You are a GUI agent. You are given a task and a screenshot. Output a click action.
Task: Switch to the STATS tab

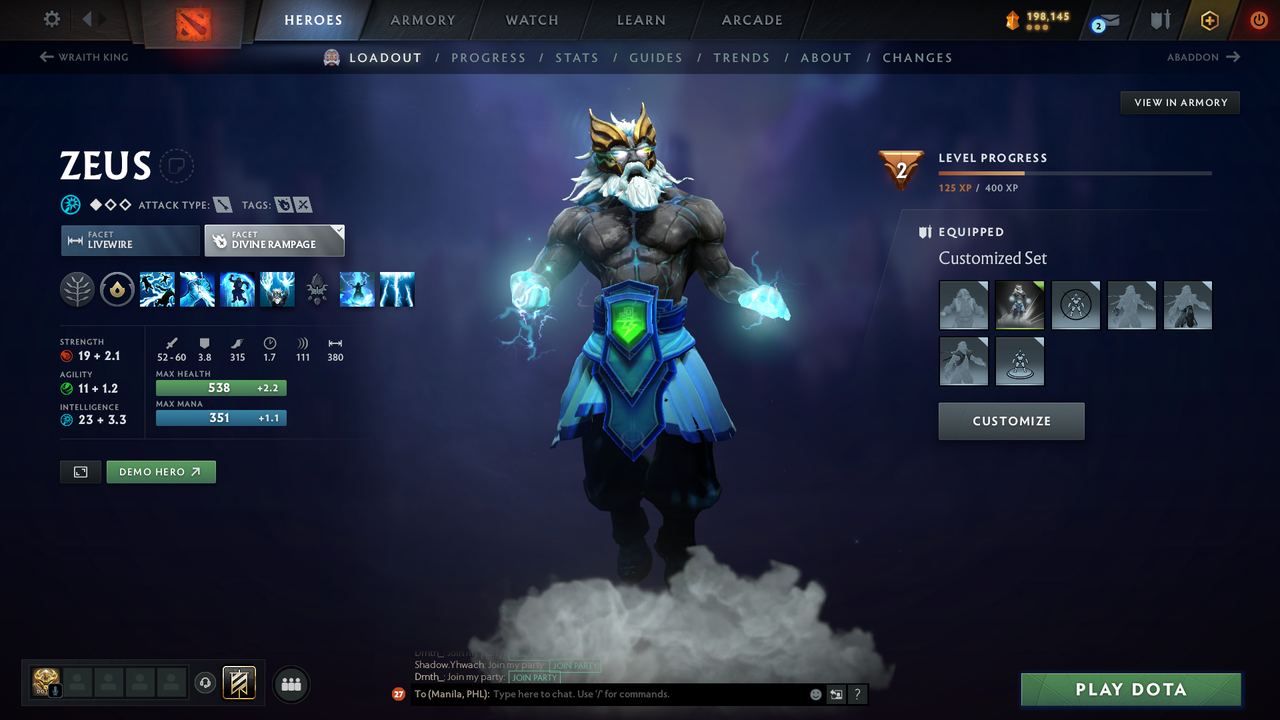click(x=577, y=57)
